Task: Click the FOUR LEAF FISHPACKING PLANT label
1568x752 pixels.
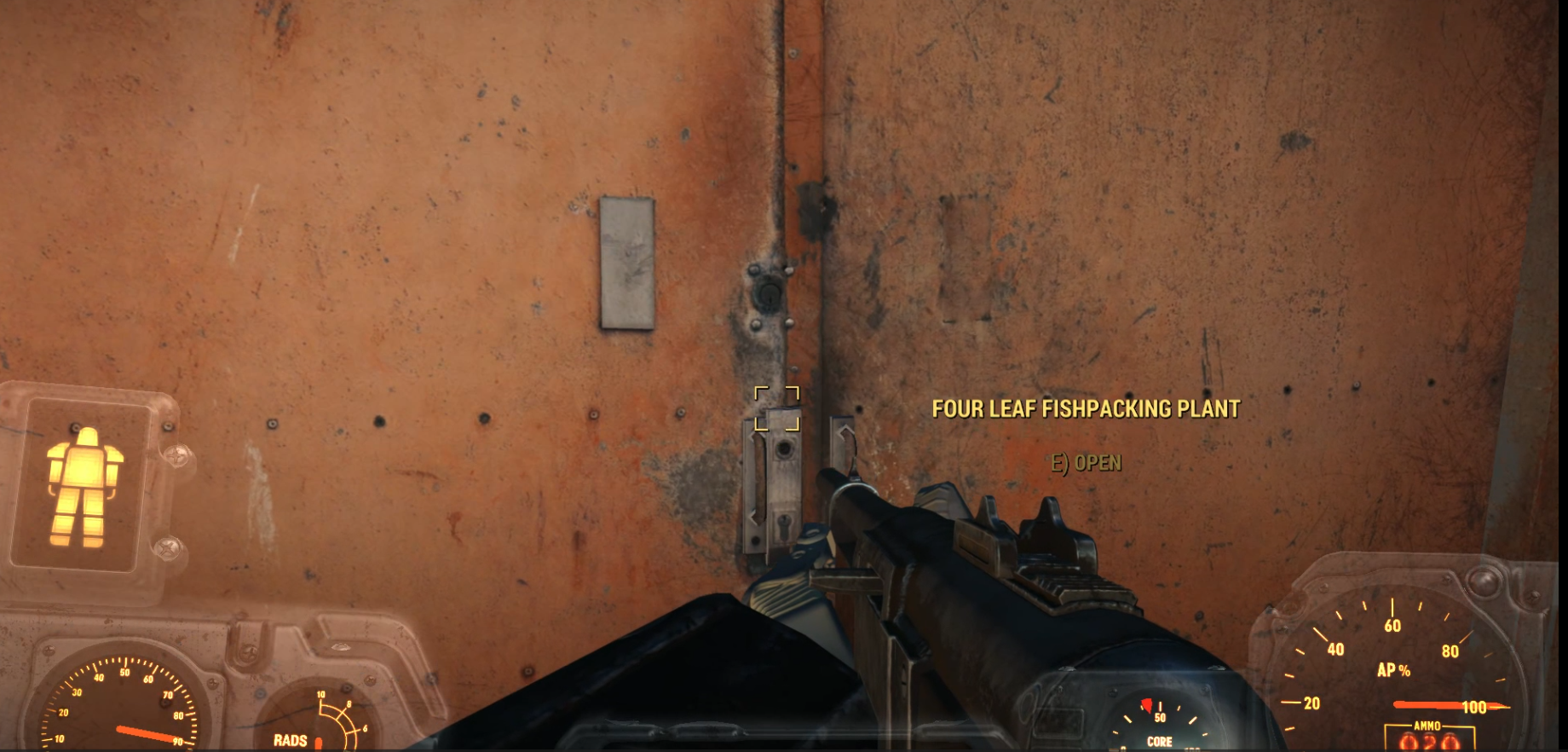Action: [1084, 408]
